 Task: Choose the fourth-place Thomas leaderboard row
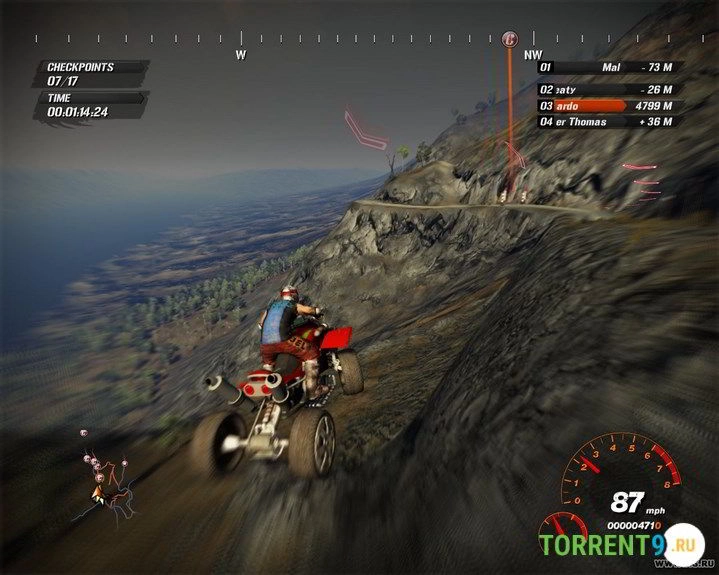point(607,122)
